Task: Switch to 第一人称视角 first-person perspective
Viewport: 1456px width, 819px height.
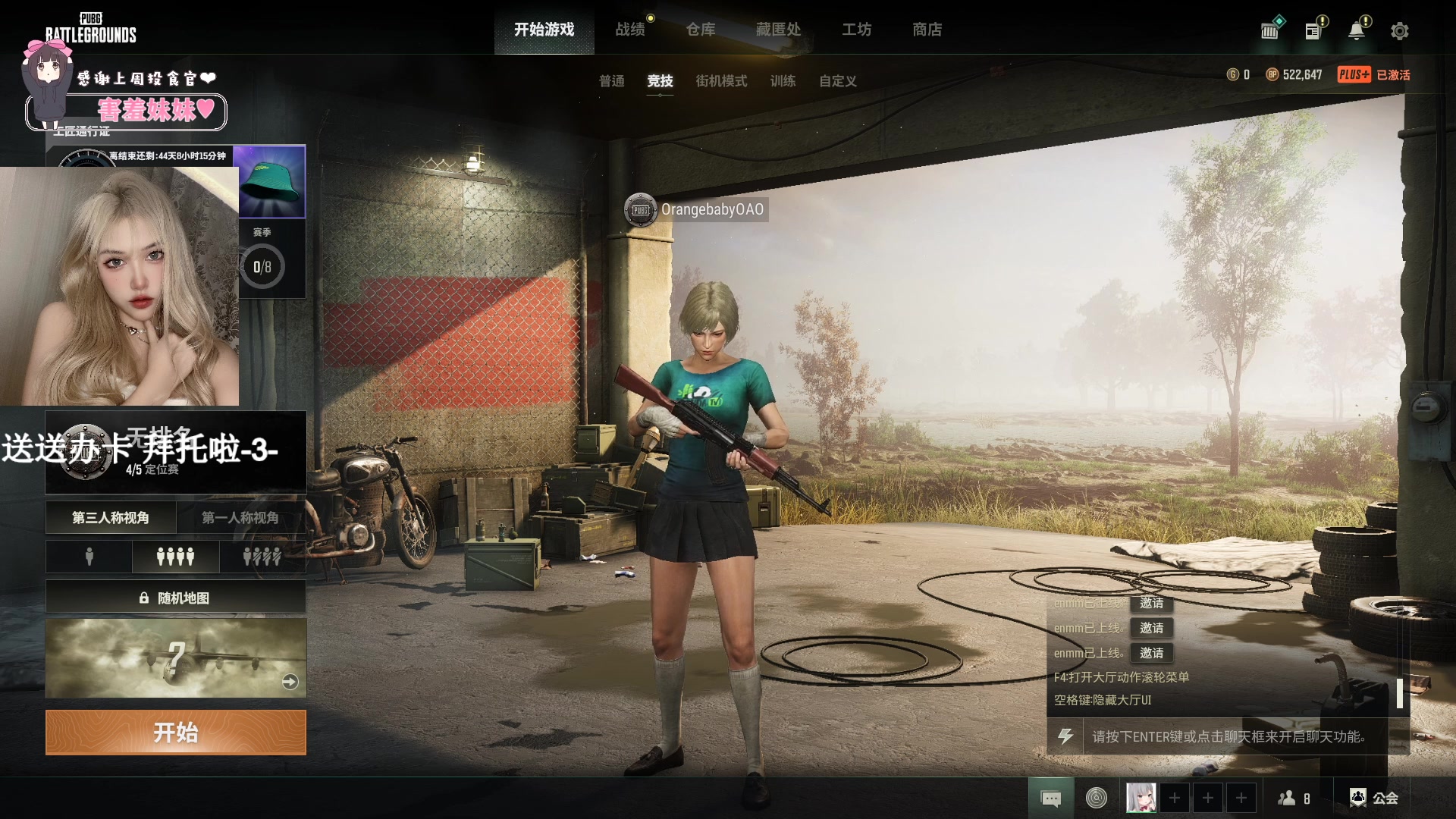Action: point(240,518)
